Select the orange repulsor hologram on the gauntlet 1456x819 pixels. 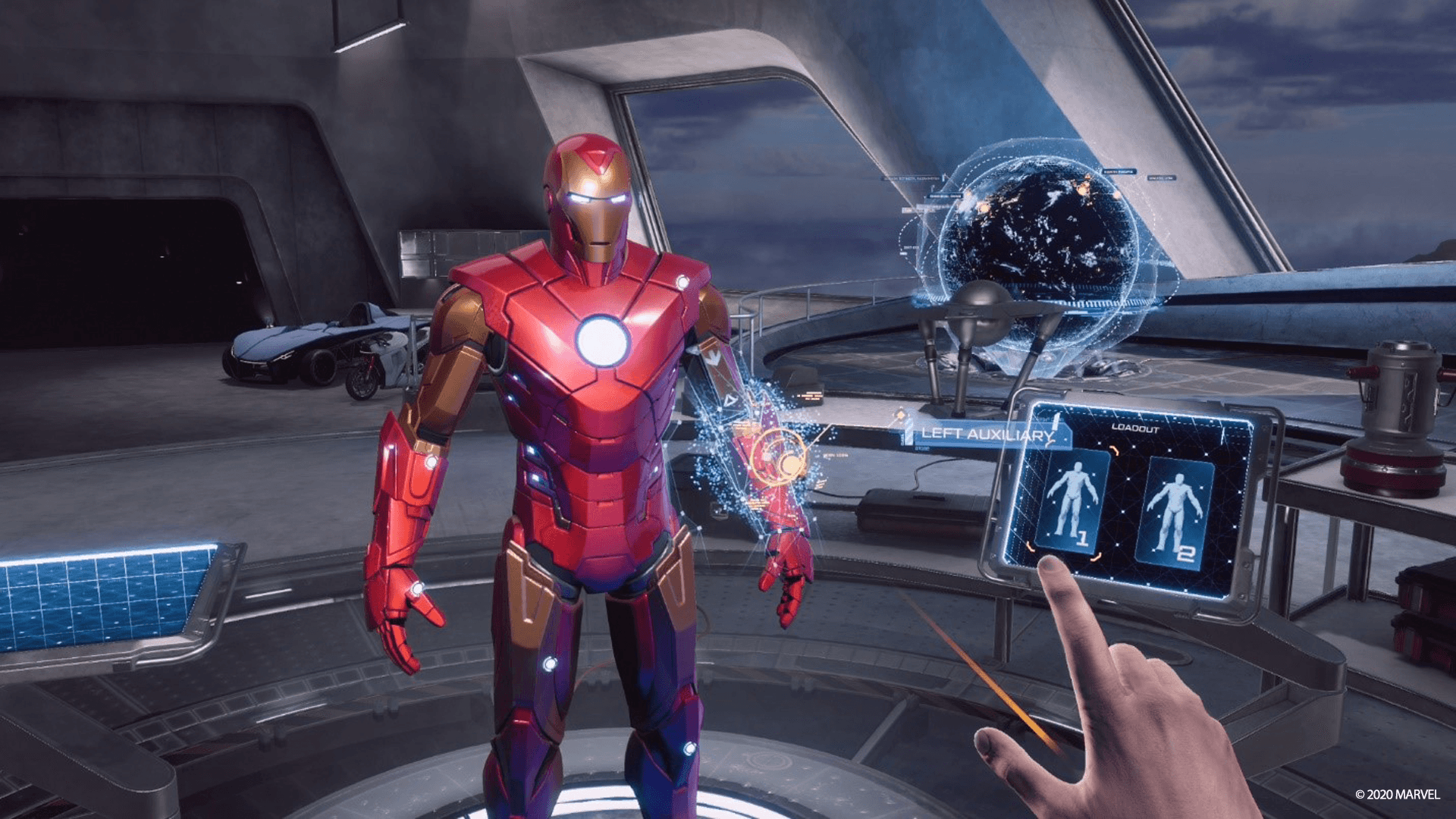tap(779, 456)
